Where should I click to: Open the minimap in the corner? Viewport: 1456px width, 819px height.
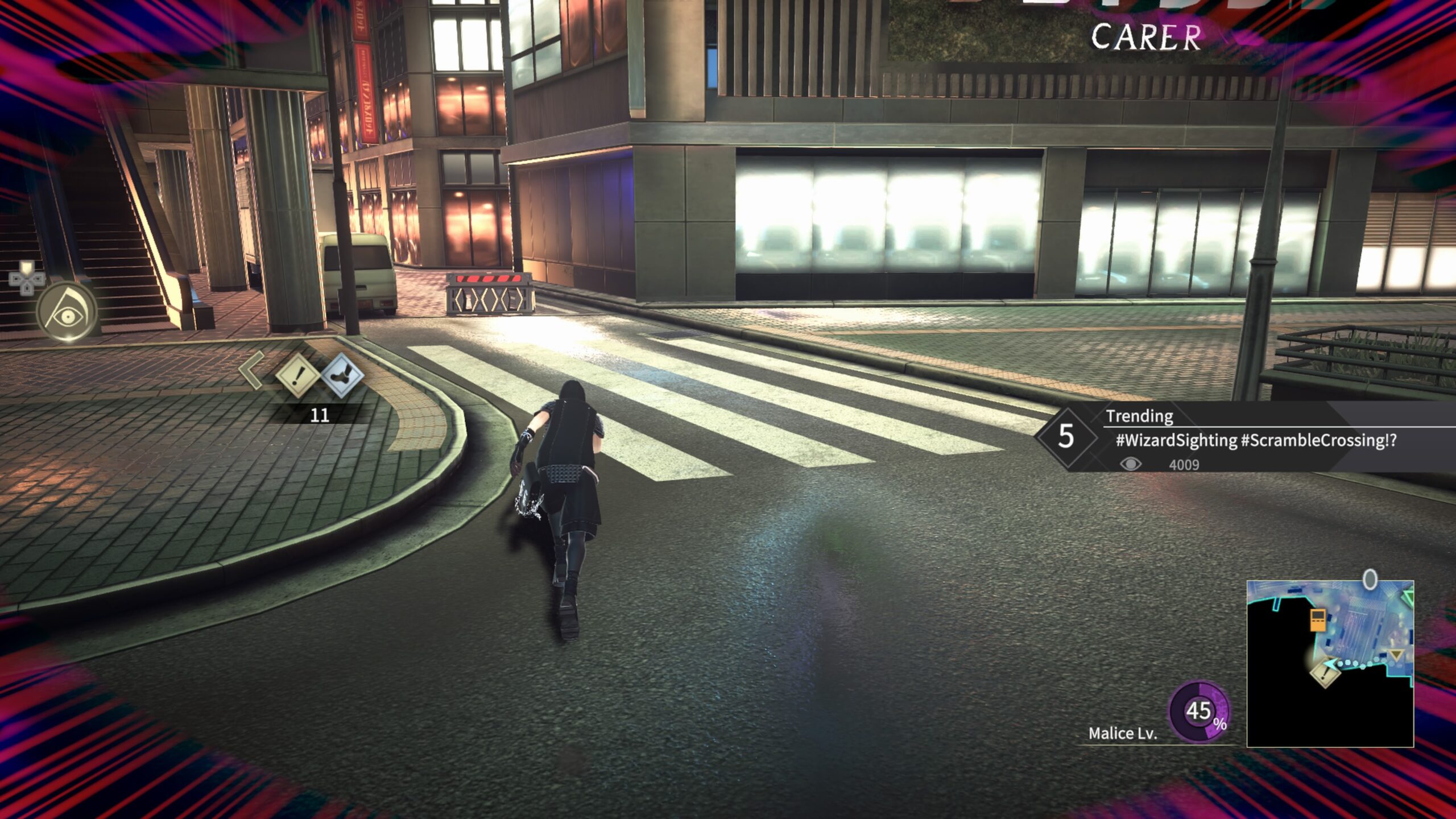1330,663
